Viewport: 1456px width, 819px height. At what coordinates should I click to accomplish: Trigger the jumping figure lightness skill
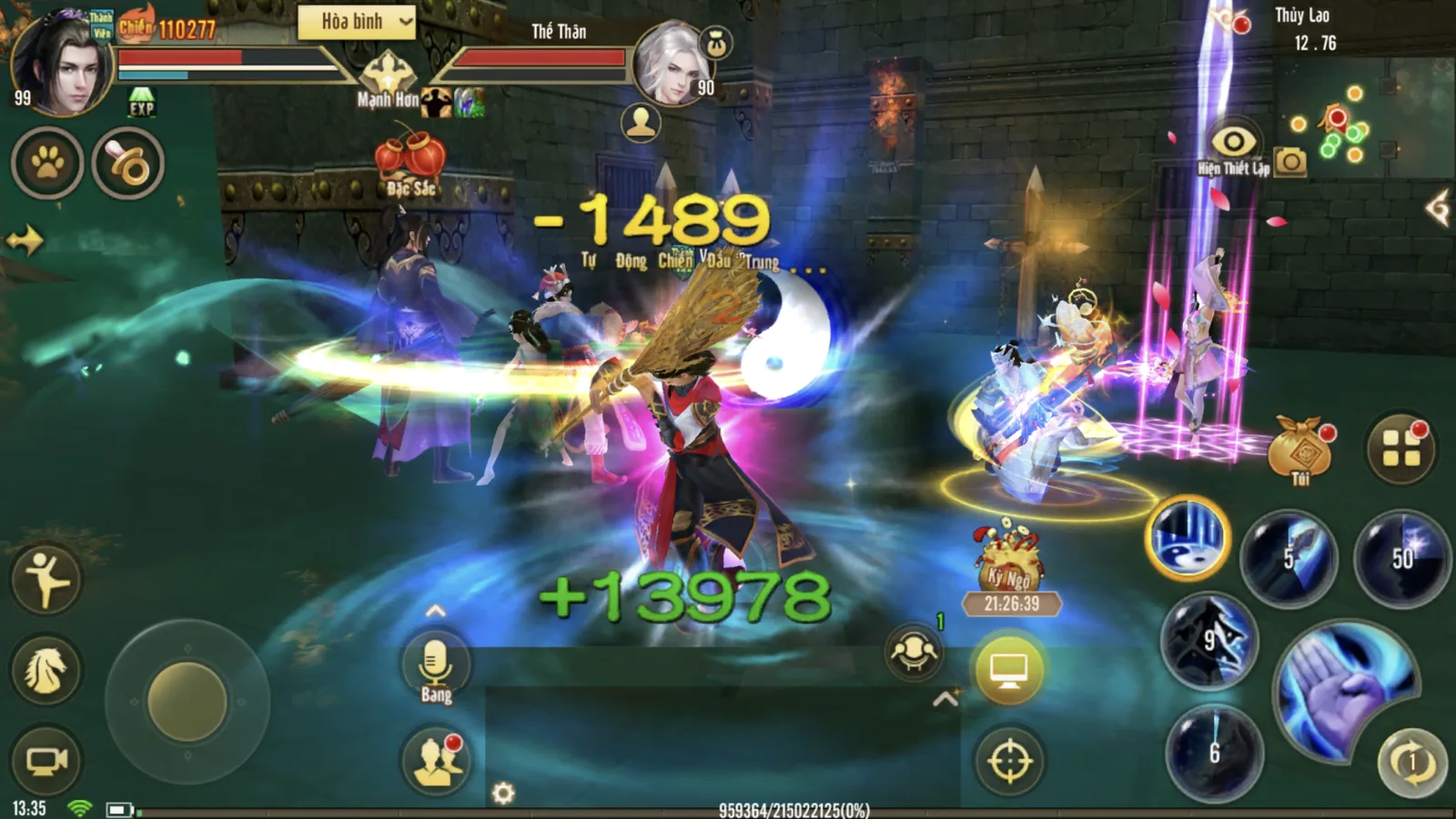pos(46,579)
